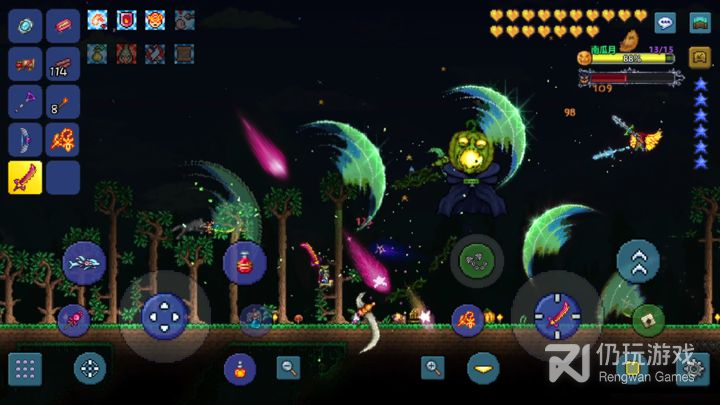Viewport: 720px width, 405px height.
Task: Toggle the smart cursor crosshair button
Action: (x=90, y=368)
